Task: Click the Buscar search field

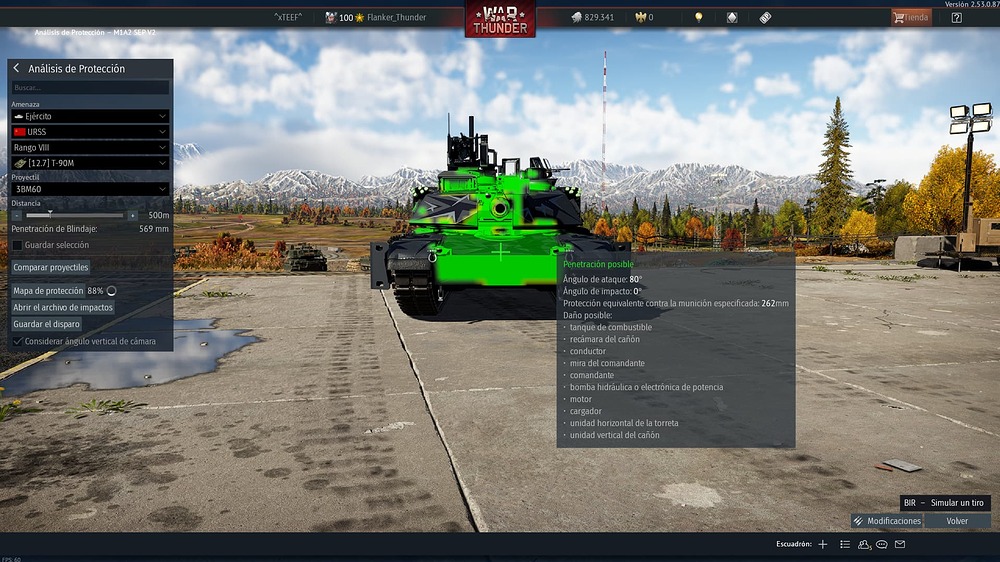Action: point(90,88)
